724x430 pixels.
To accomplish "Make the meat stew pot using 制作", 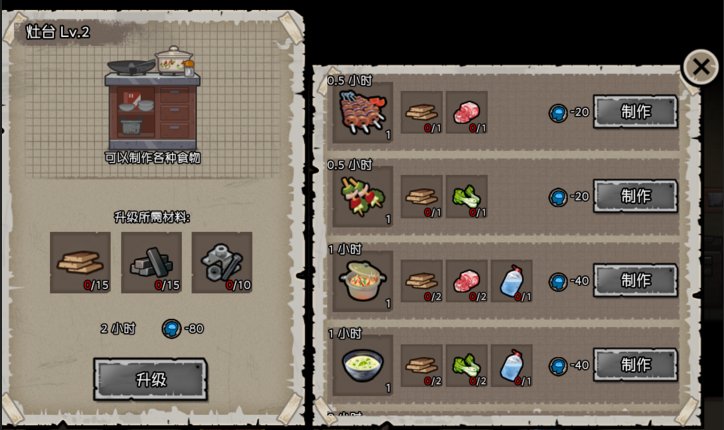I will (x=635, y=280).
